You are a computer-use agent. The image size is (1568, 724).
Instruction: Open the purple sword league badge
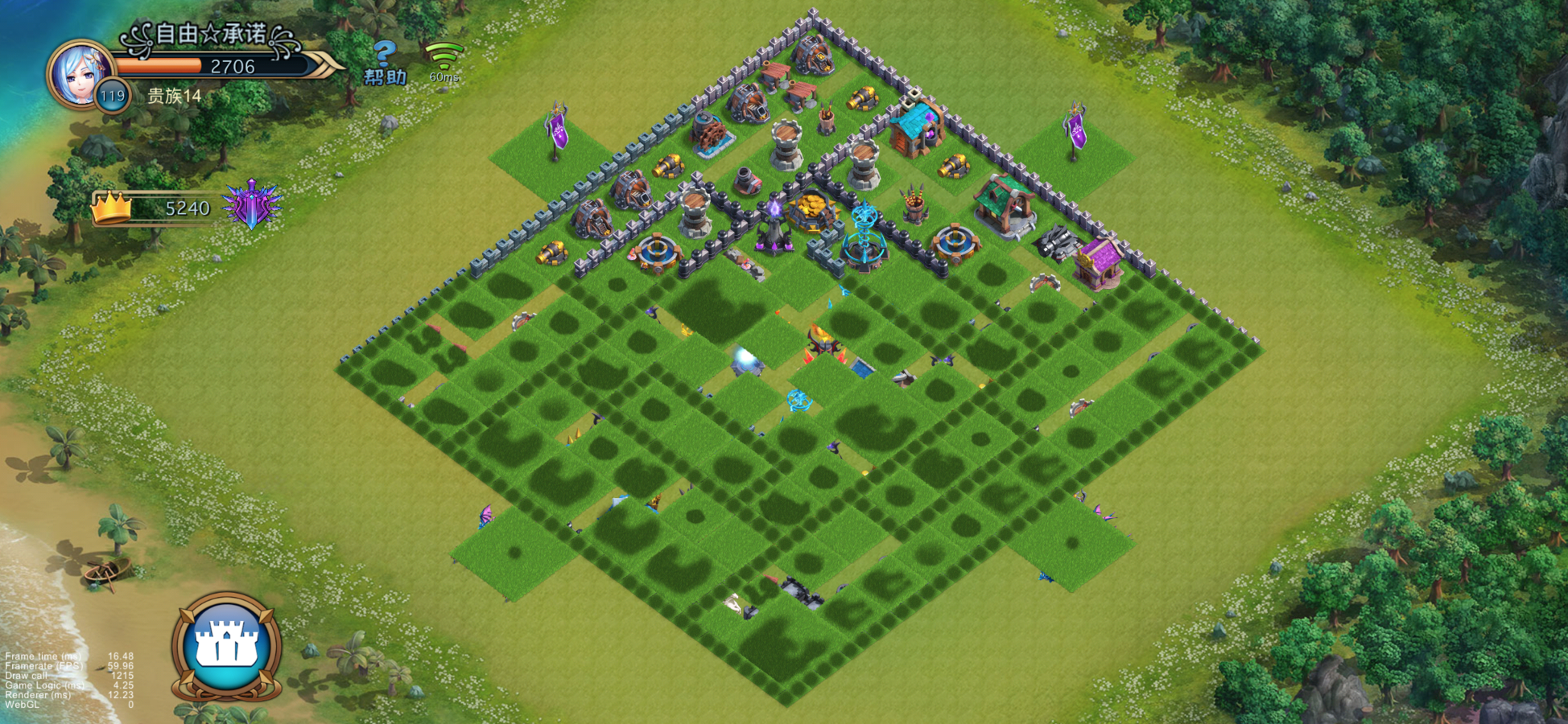coord(252,204)
